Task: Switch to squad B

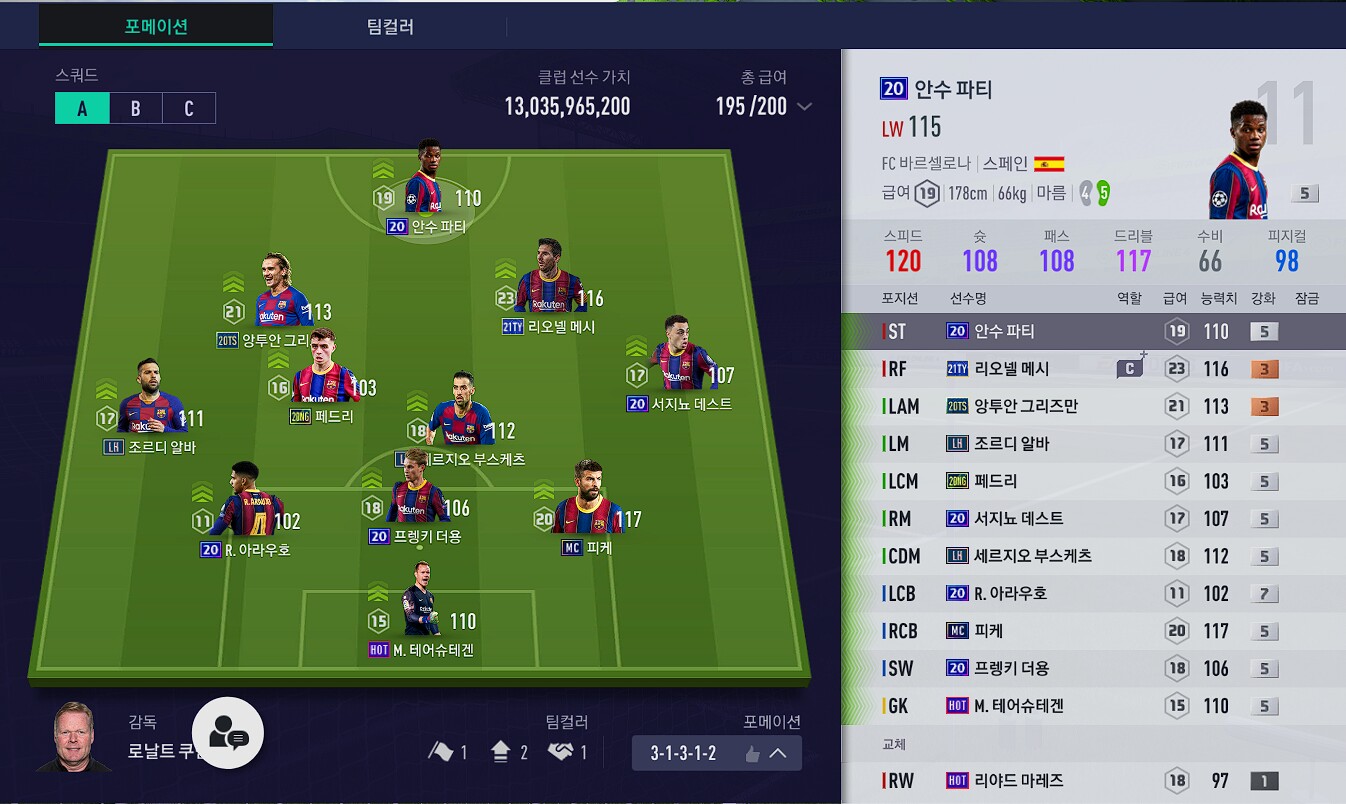Action: [135, 109]
